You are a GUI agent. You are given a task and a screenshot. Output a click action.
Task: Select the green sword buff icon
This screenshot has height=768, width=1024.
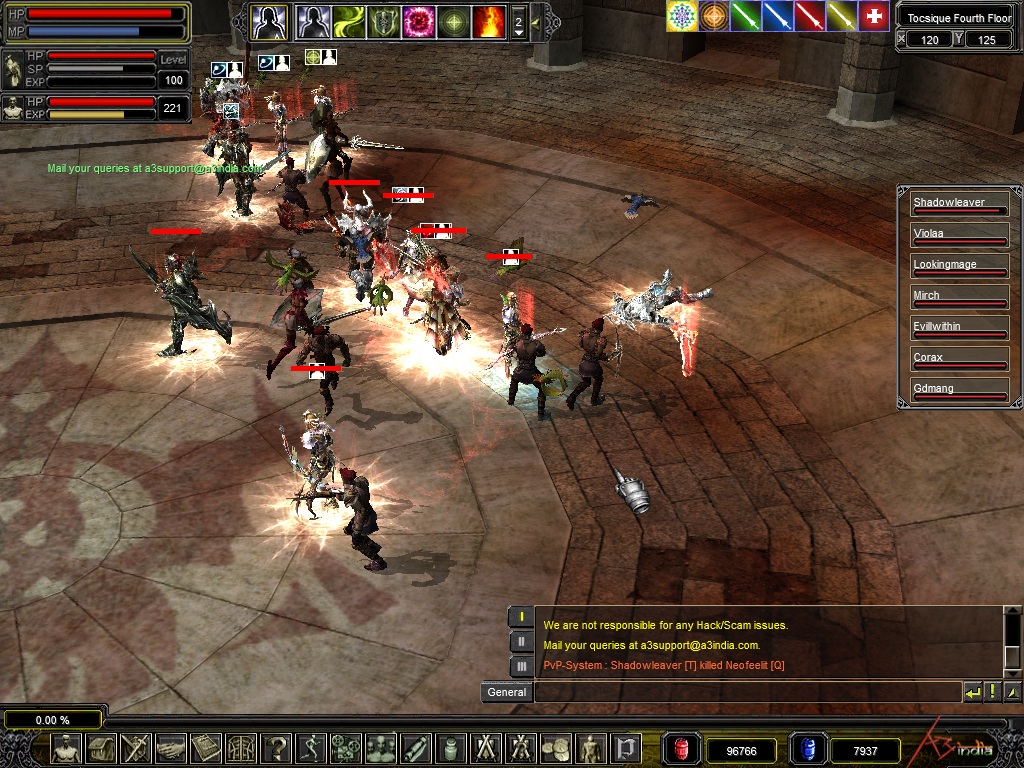coord(746,16)
